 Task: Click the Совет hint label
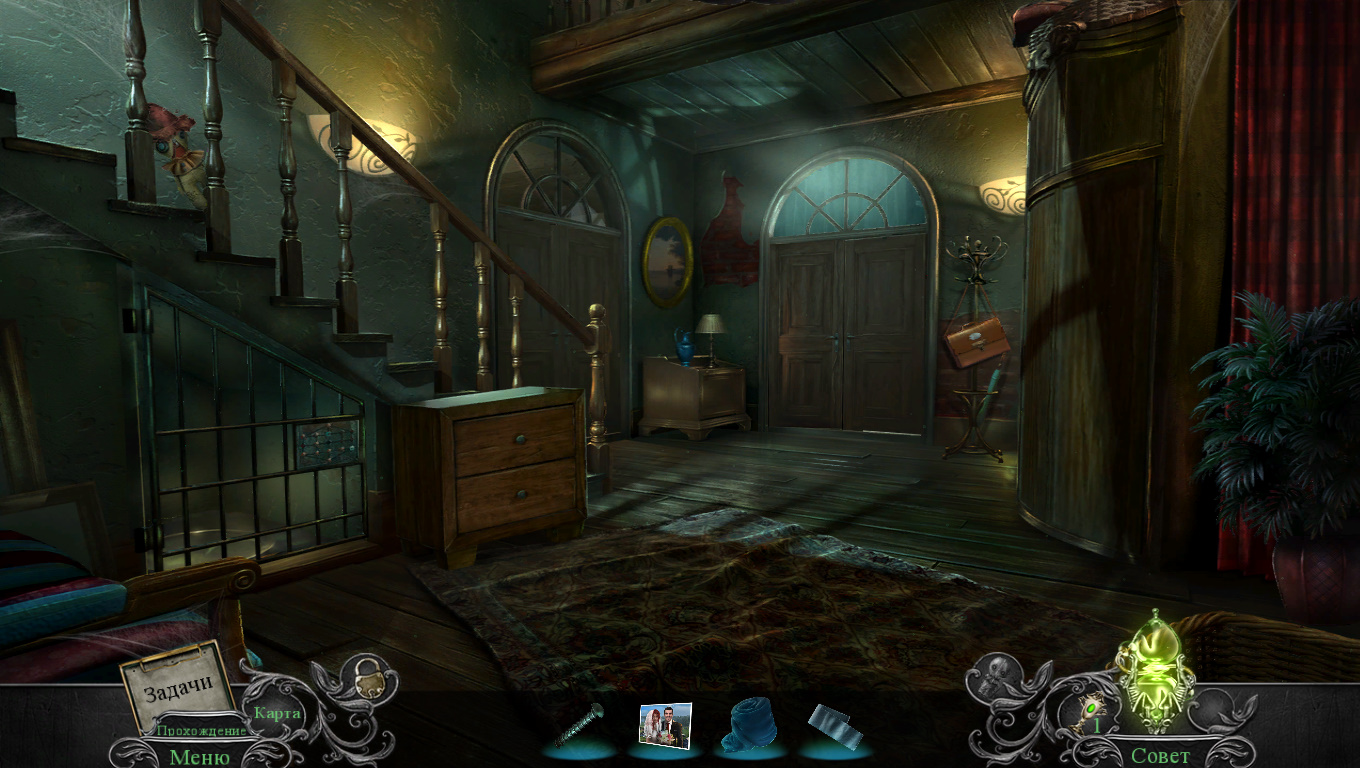pyautogui.click(x=1160, y=756)
